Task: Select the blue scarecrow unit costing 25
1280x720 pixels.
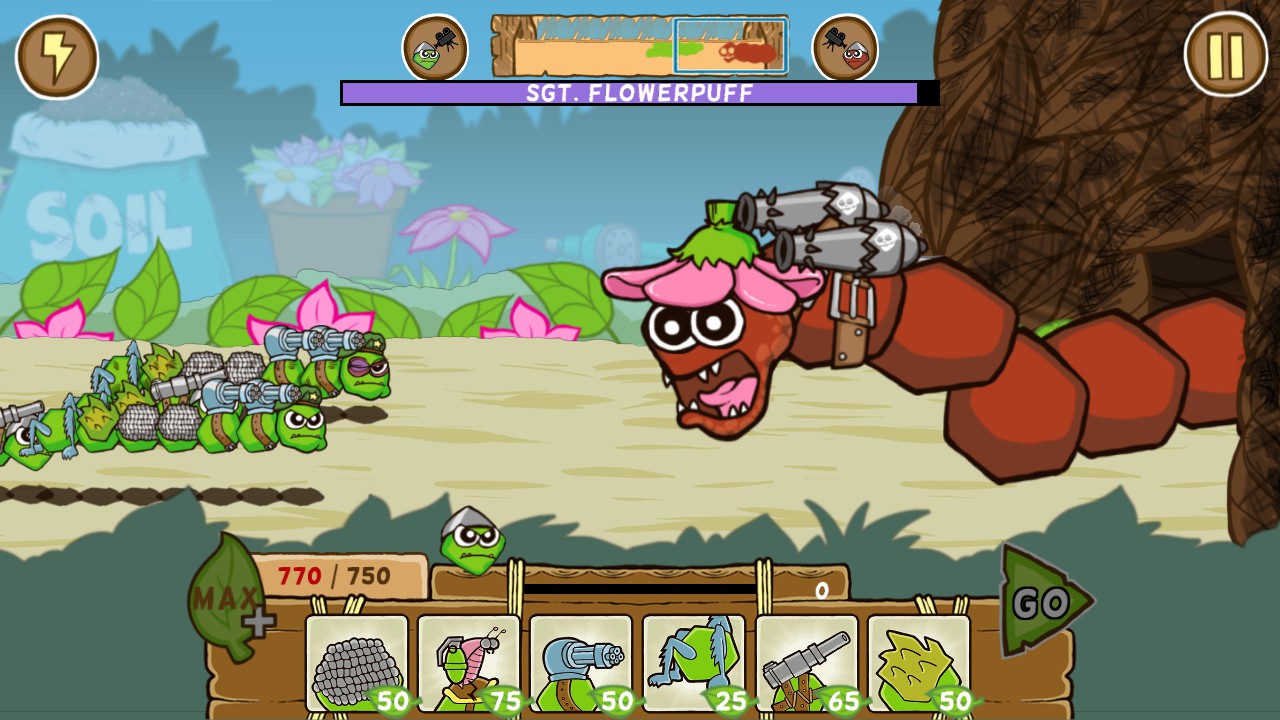Action: tap(694, 664)
